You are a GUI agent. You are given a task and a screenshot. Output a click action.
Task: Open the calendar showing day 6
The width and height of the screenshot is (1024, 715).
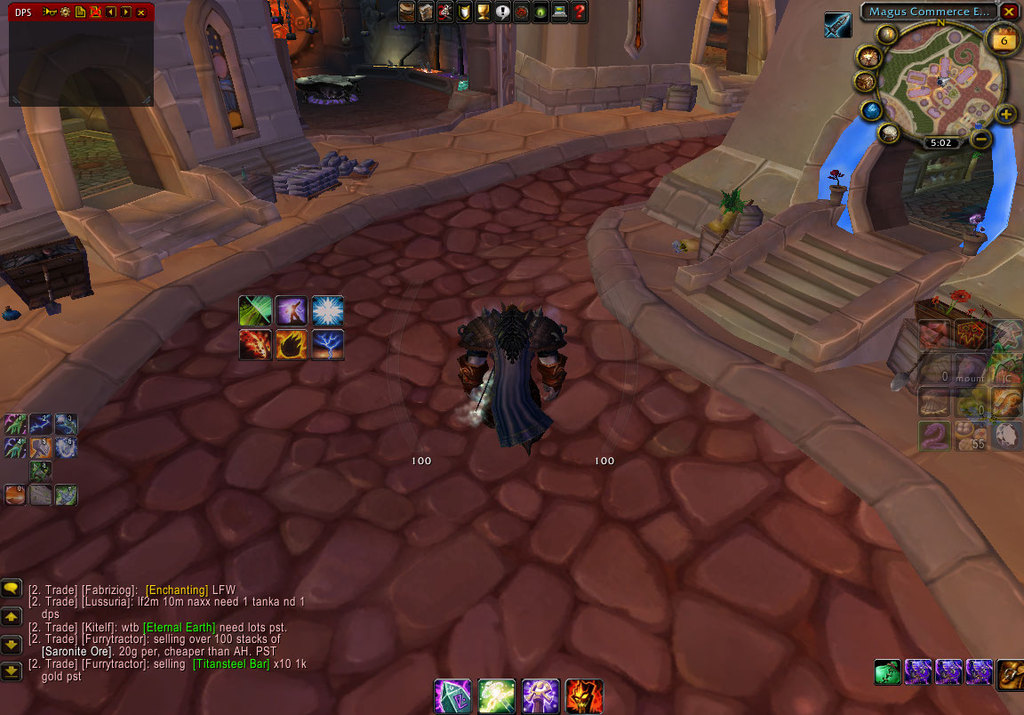[x=1002, y=40]
